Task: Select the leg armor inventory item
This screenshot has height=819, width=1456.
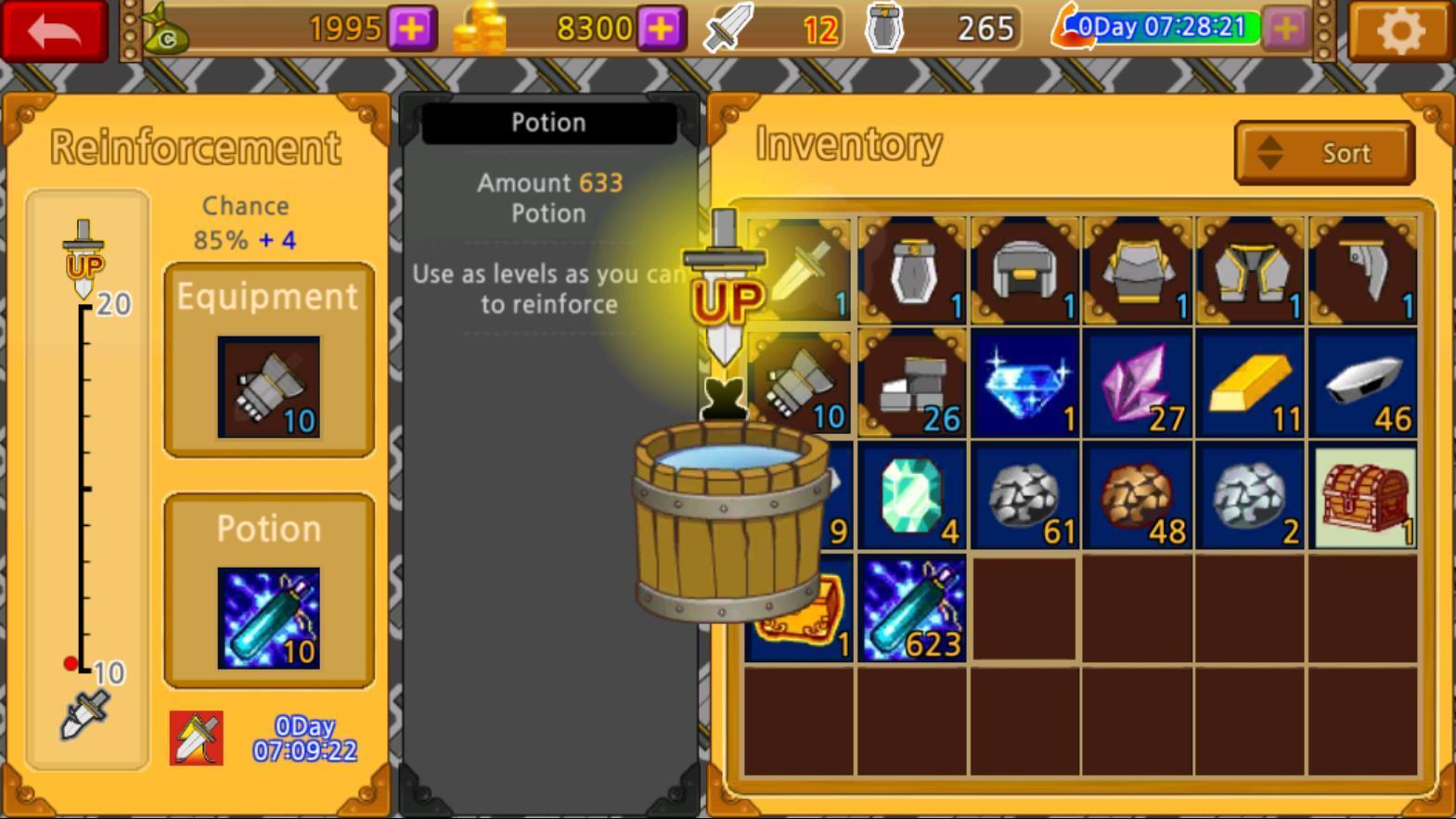Action: (1251, 270)
